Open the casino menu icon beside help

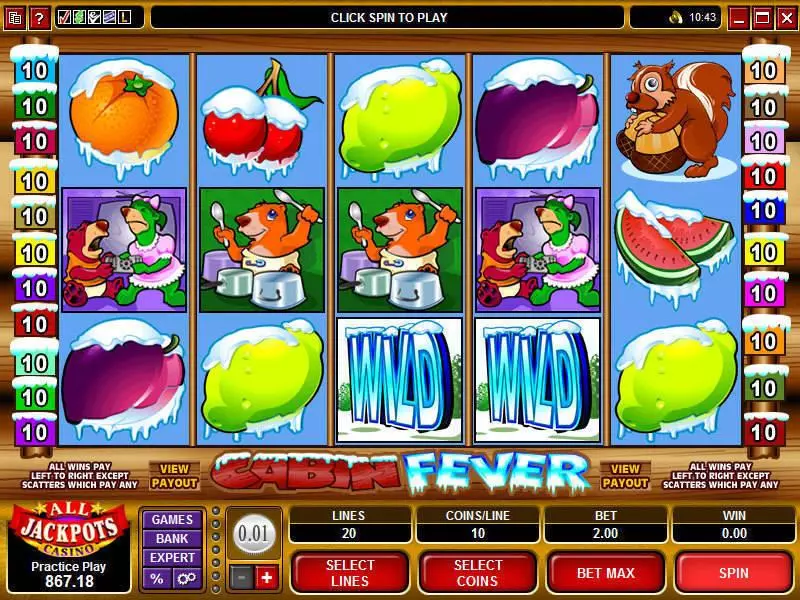pyautogui.click(x=14, y=17)
